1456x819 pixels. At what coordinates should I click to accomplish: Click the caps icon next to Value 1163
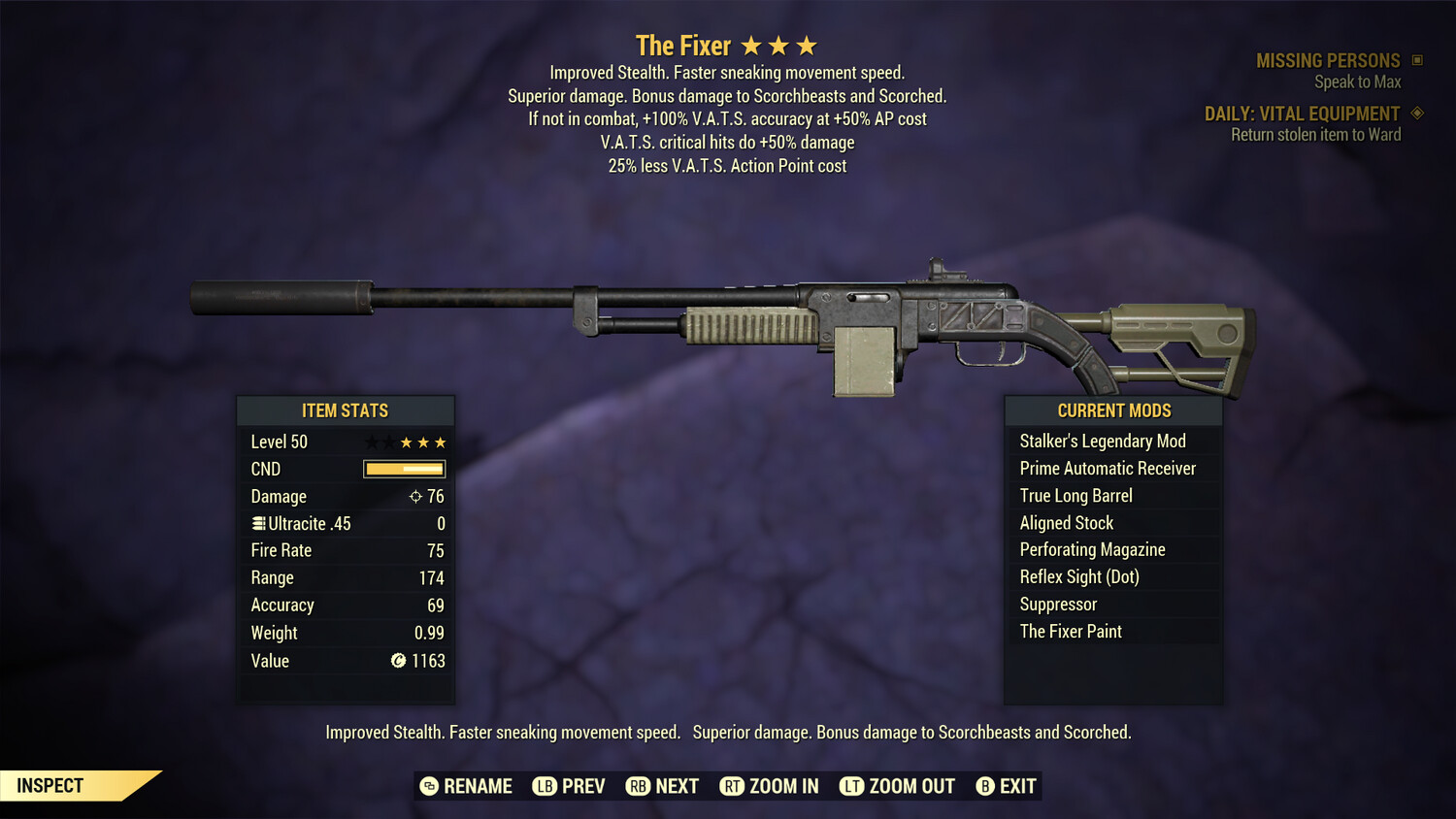(398, 661)
